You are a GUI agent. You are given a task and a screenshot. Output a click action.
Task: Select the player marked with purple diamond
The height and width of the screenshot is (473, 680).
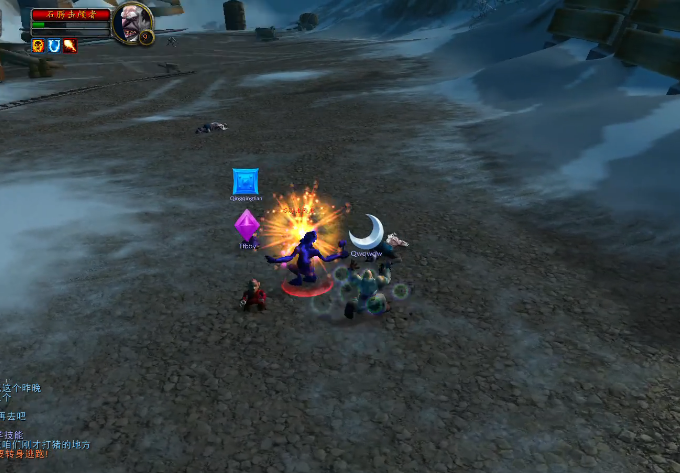247,226
